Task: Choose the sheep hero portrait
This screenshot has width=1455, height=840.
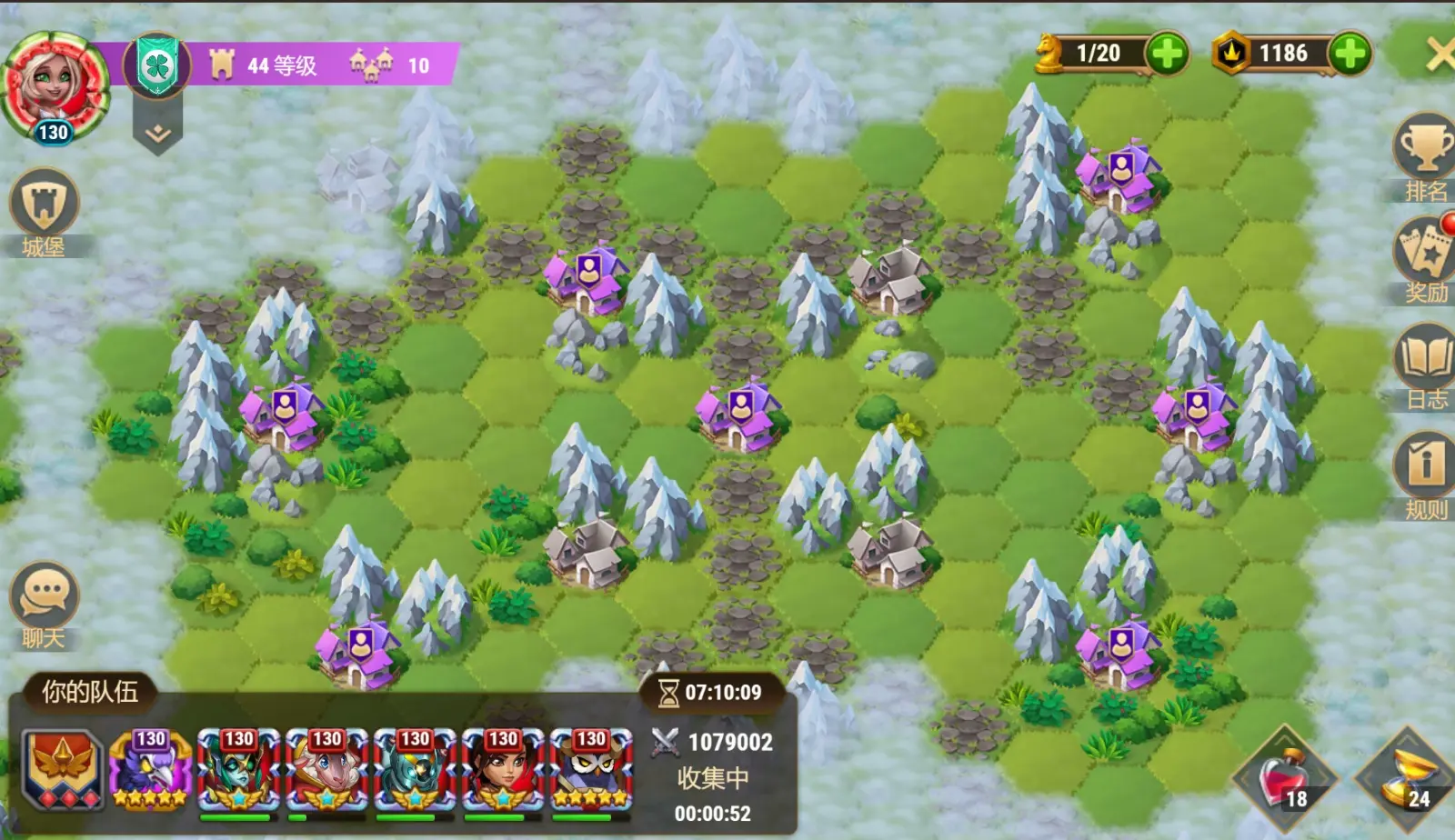Action: point(326,769)
